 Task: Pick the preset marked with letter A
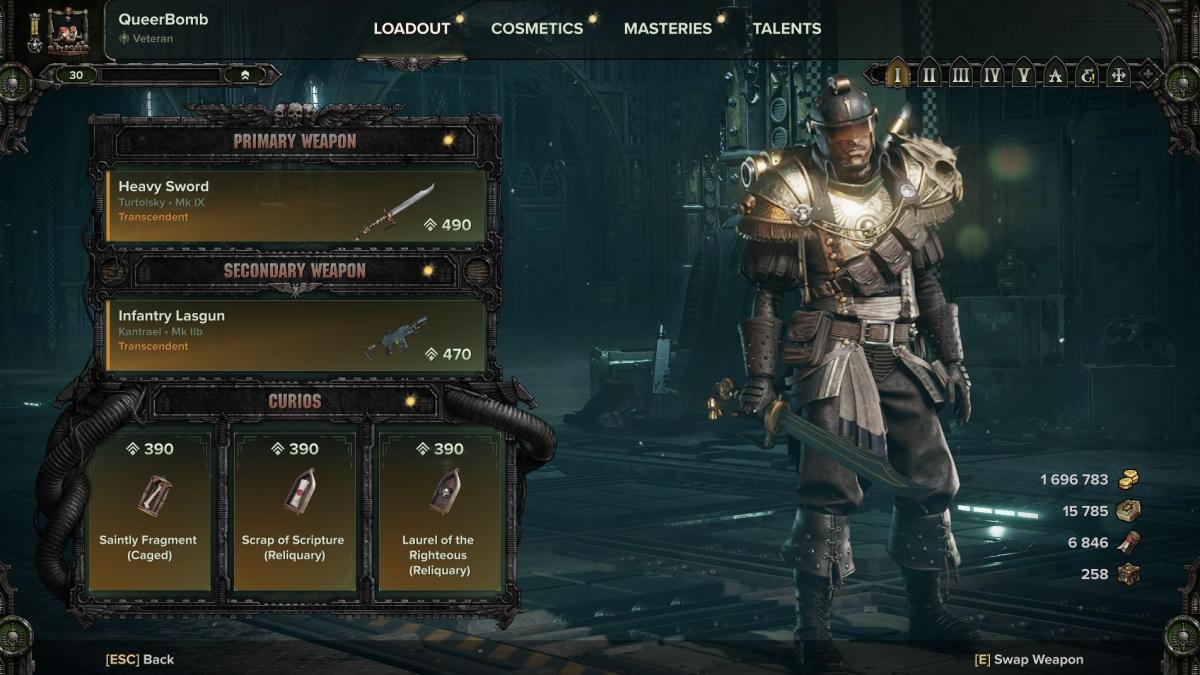1054,74
